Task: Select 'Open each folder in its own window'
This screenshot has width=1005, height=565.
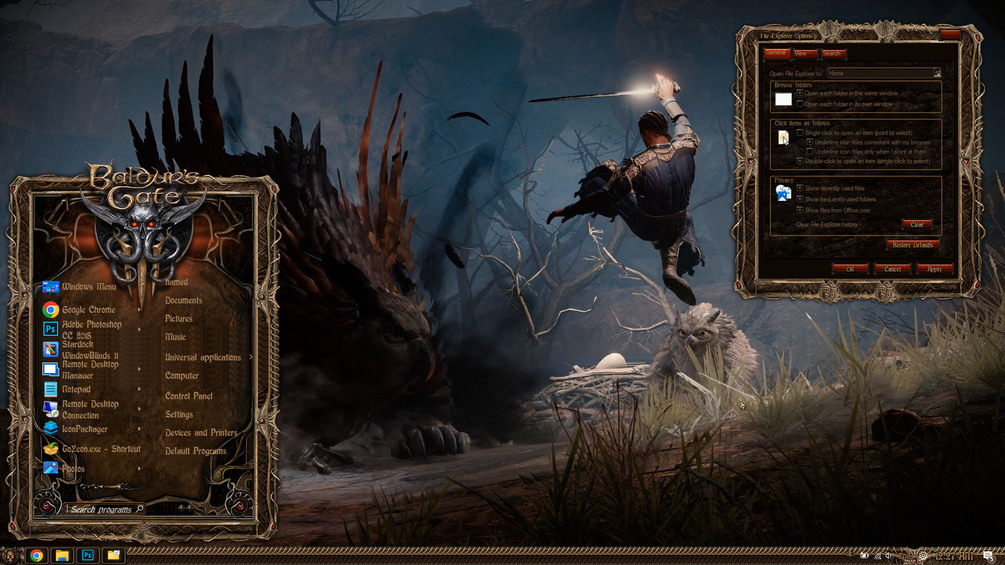Action: pos(801,104)
